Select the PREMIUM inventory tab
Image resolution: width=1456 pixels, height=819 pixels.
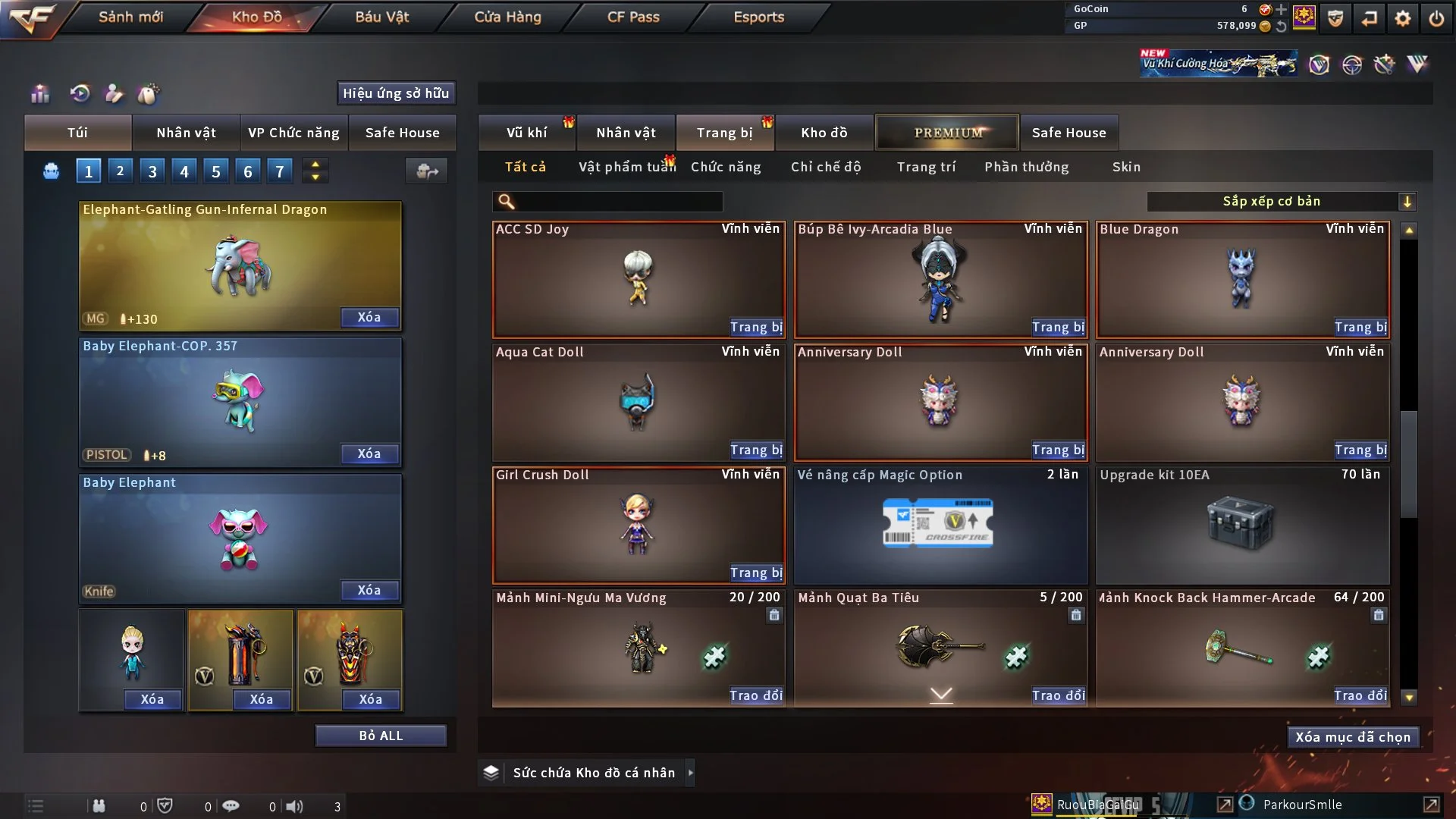tap(947, 133)
